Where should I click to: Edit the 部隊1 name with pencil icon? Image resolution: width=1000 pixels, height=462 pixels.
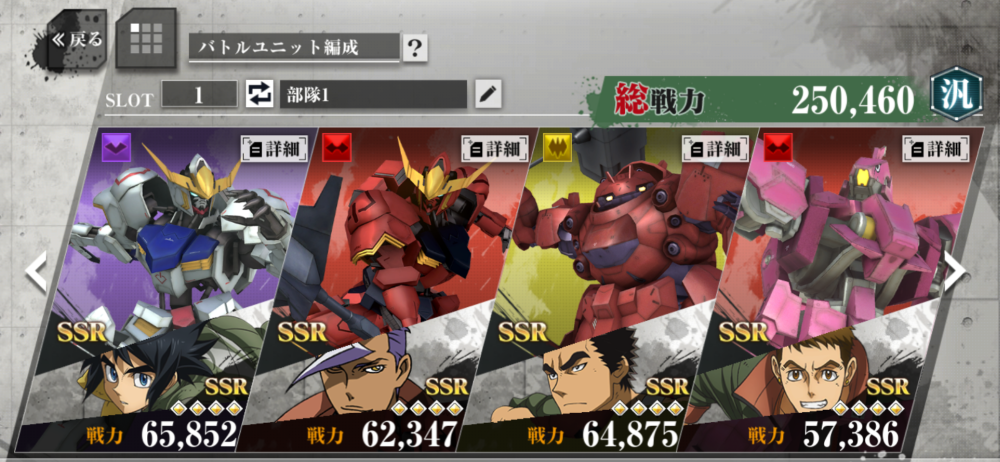point(487,95)
